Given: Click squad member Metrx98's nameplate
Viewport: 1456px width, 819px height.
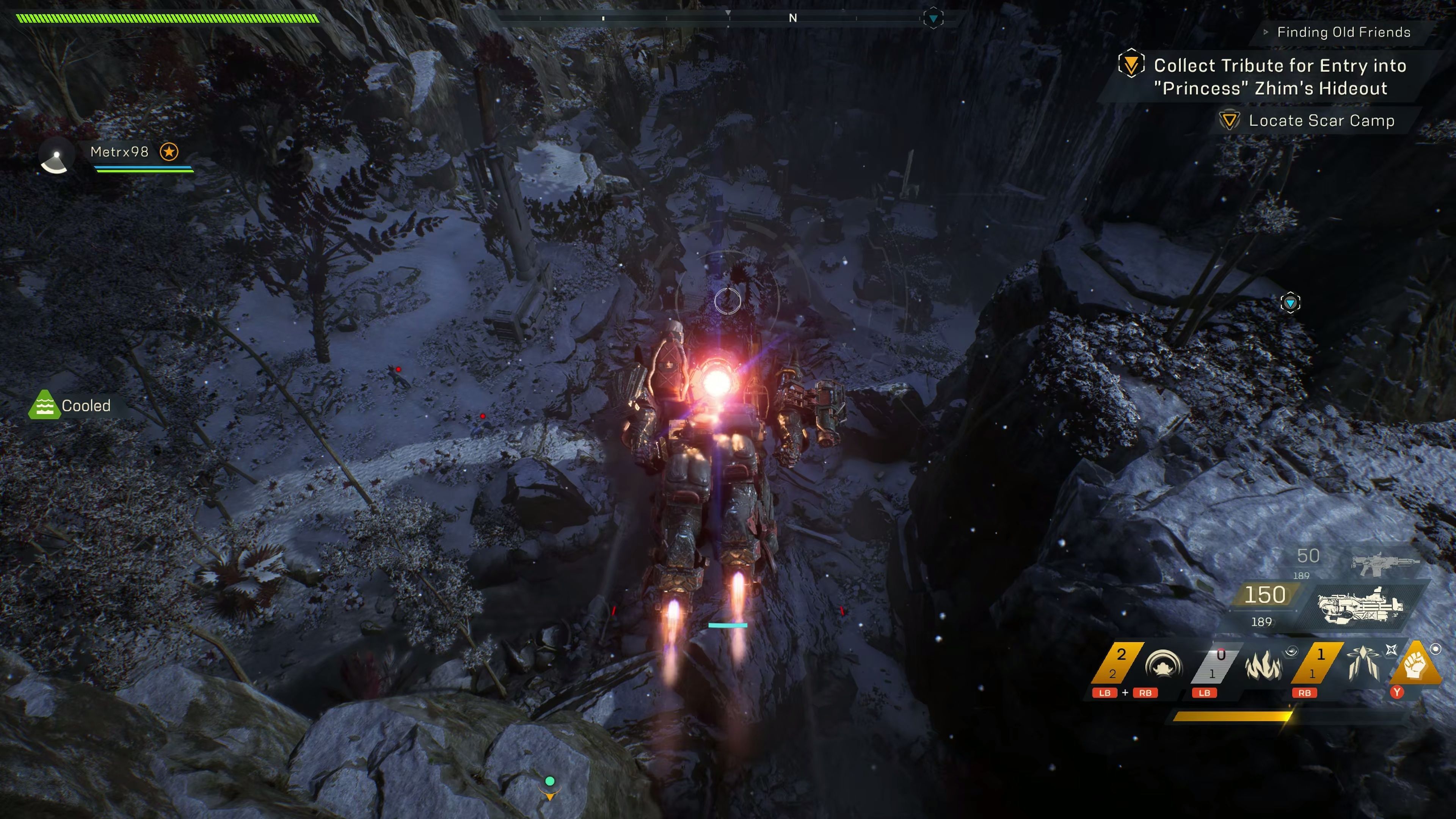Looking at the screenshot, I should click(119, 152).
